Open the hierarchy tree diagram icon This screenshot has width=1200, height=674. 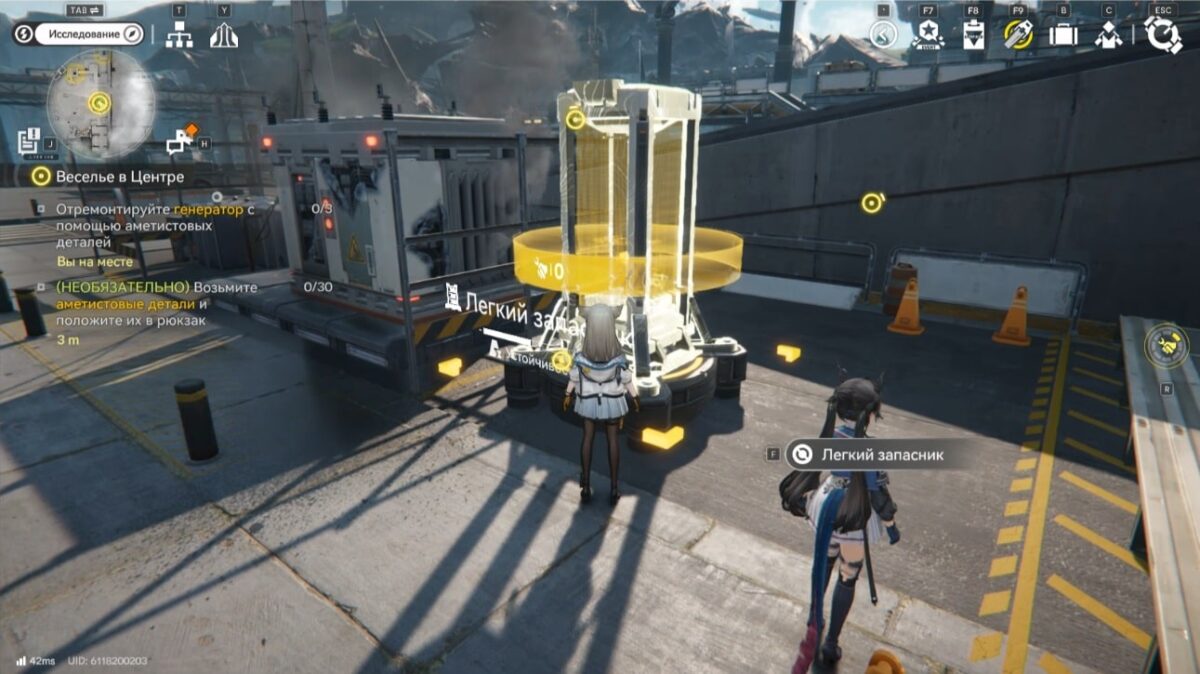(179, 35)
